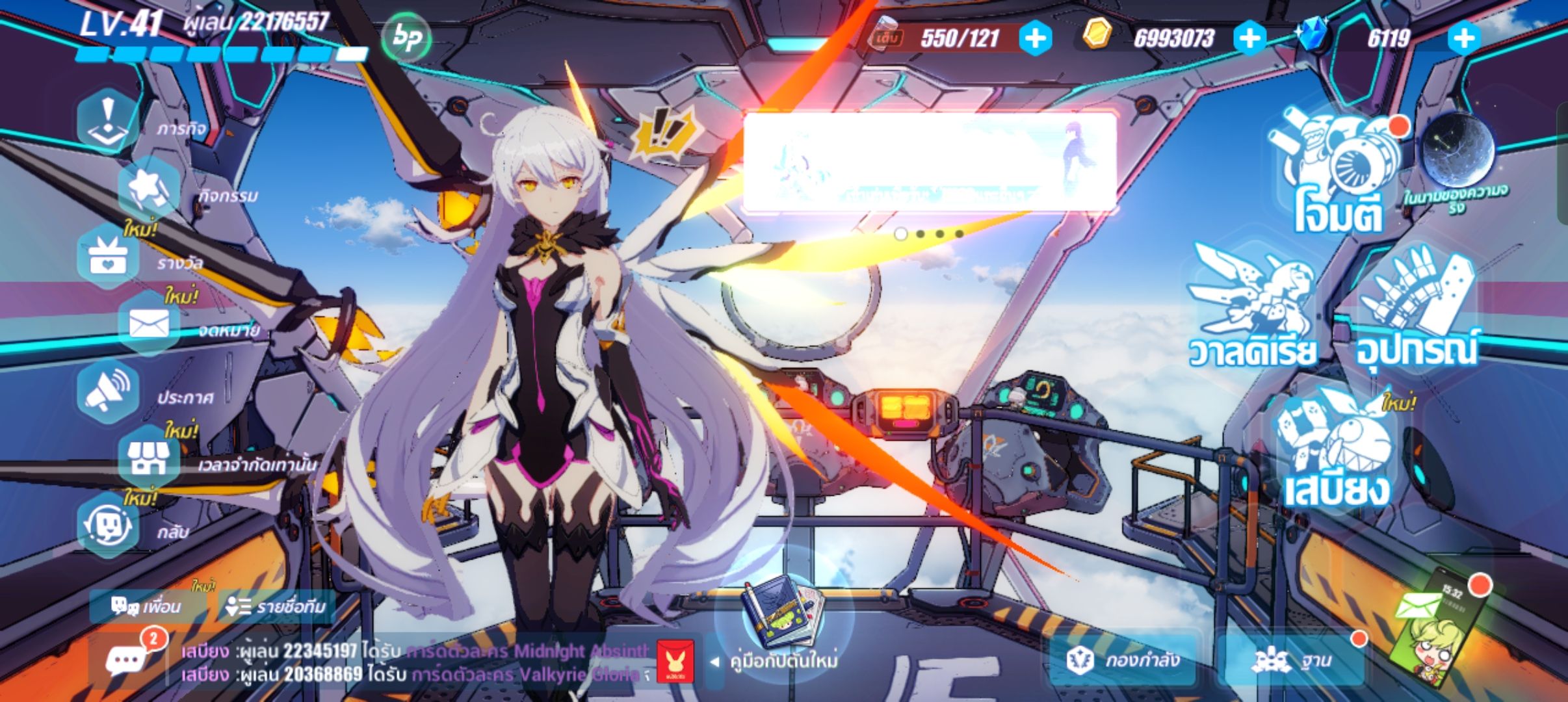Image resolution: width=1568 pixels, height=702 pixels.
Task: Add stamina via the plus next to 550/121
Action: (x=1036, y=38)
